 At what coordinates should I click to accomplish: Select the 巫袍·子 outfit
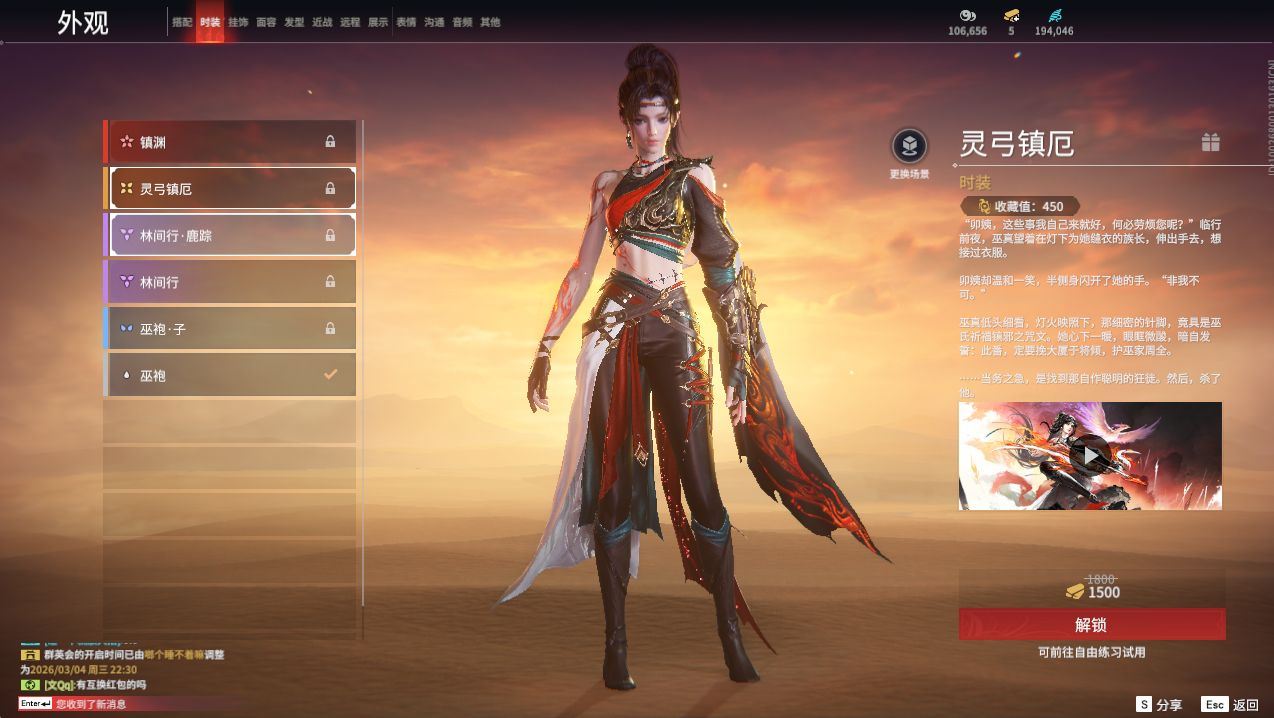pos(231,328)
